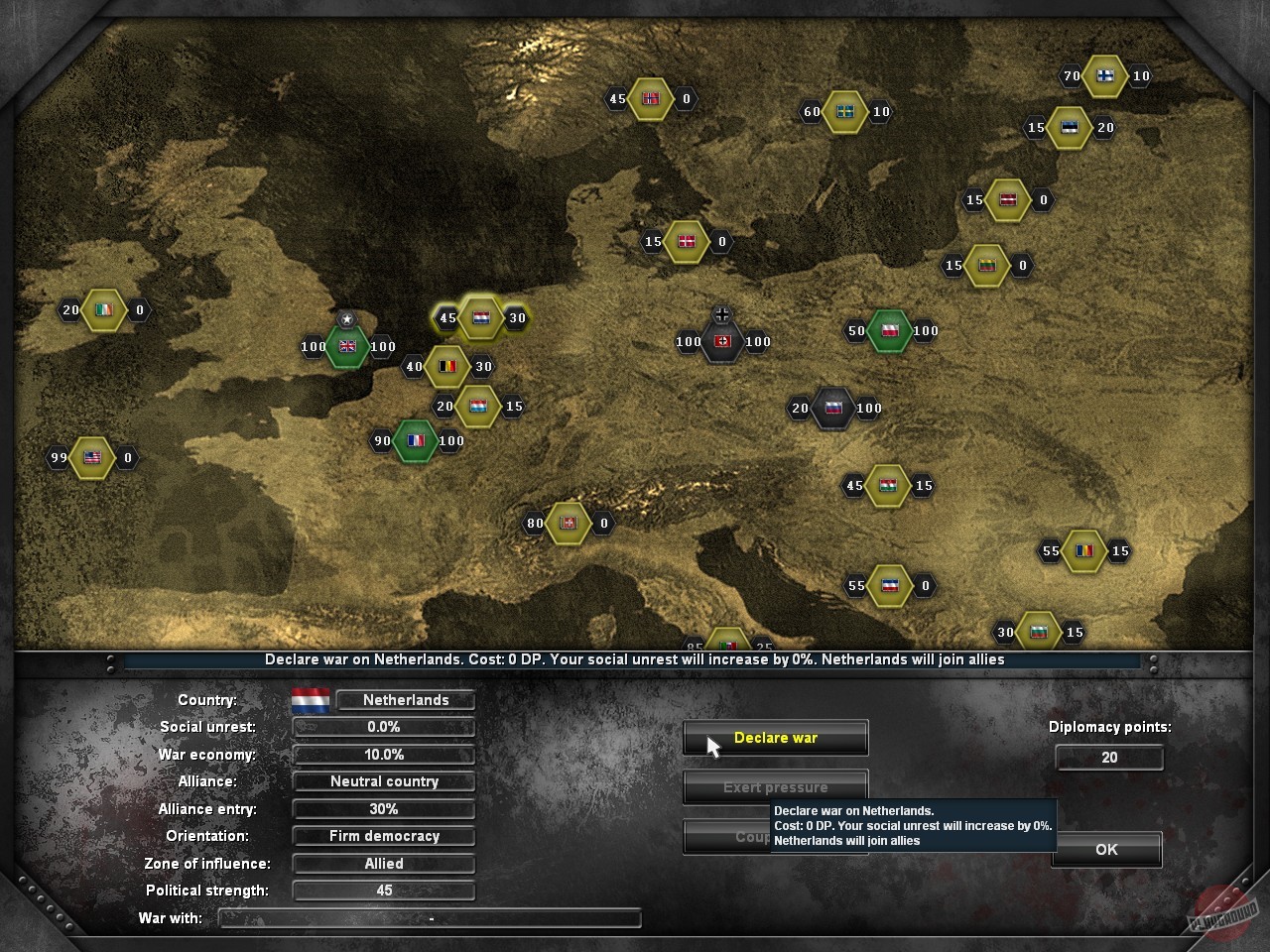
Task: Select Denmark's flag hexagon
Action: click(x=685, y=241)
